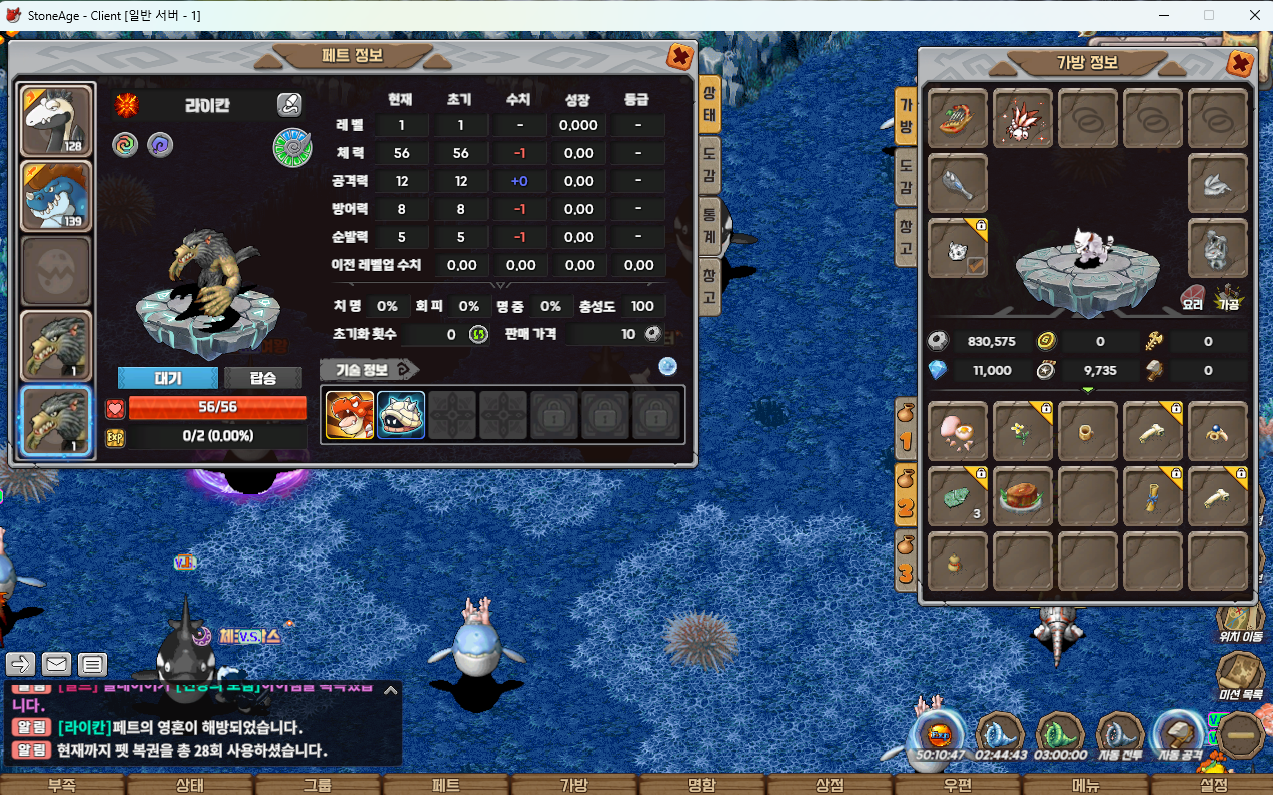
Task: Select the blue level 139 pet portrait
Action: [57, 196]
